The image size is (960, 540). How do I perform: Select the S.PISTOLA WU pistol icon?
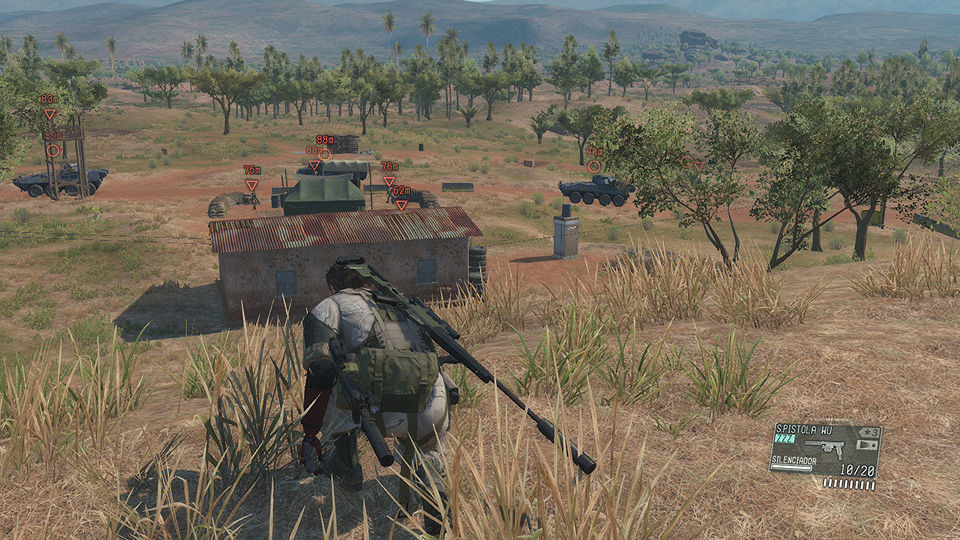coord(830,445)
